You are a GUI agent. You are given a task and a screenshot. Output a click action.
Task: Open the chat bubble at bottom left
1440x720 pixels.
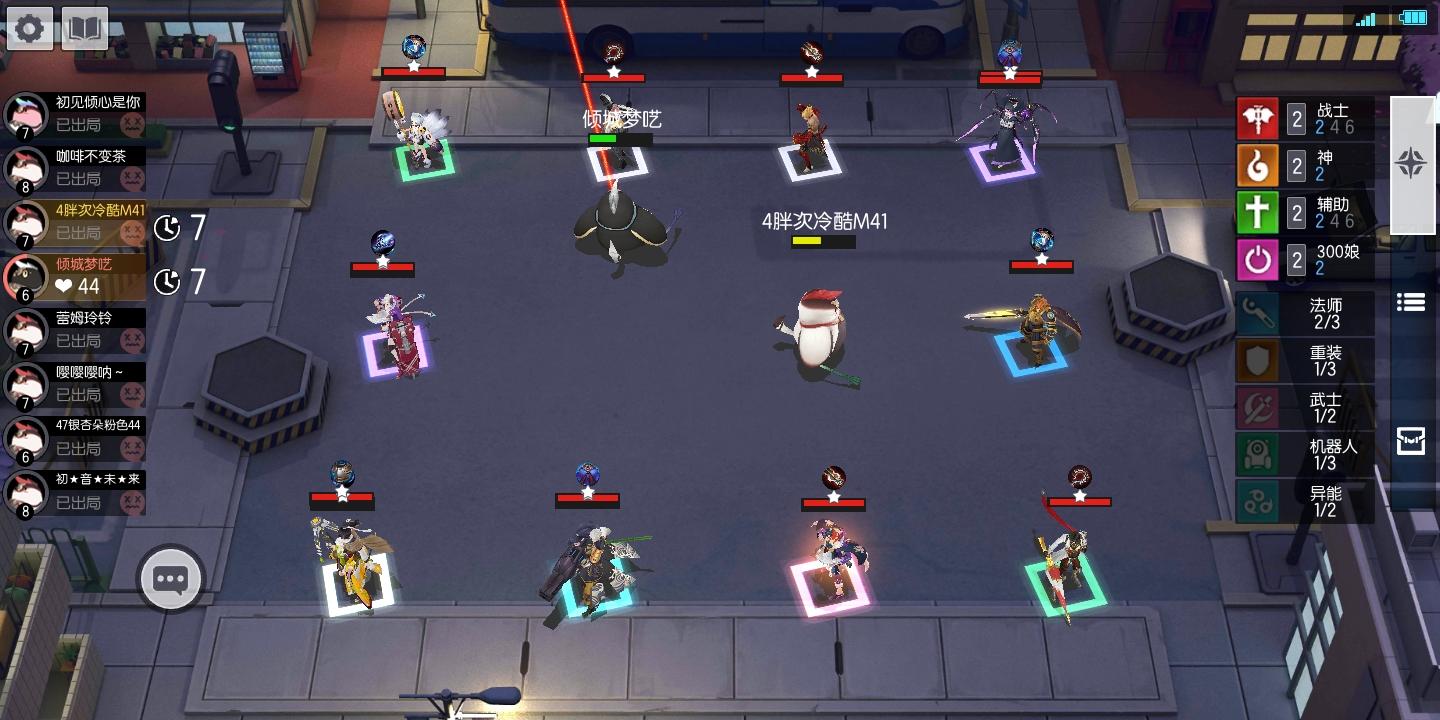pos(170,578)
